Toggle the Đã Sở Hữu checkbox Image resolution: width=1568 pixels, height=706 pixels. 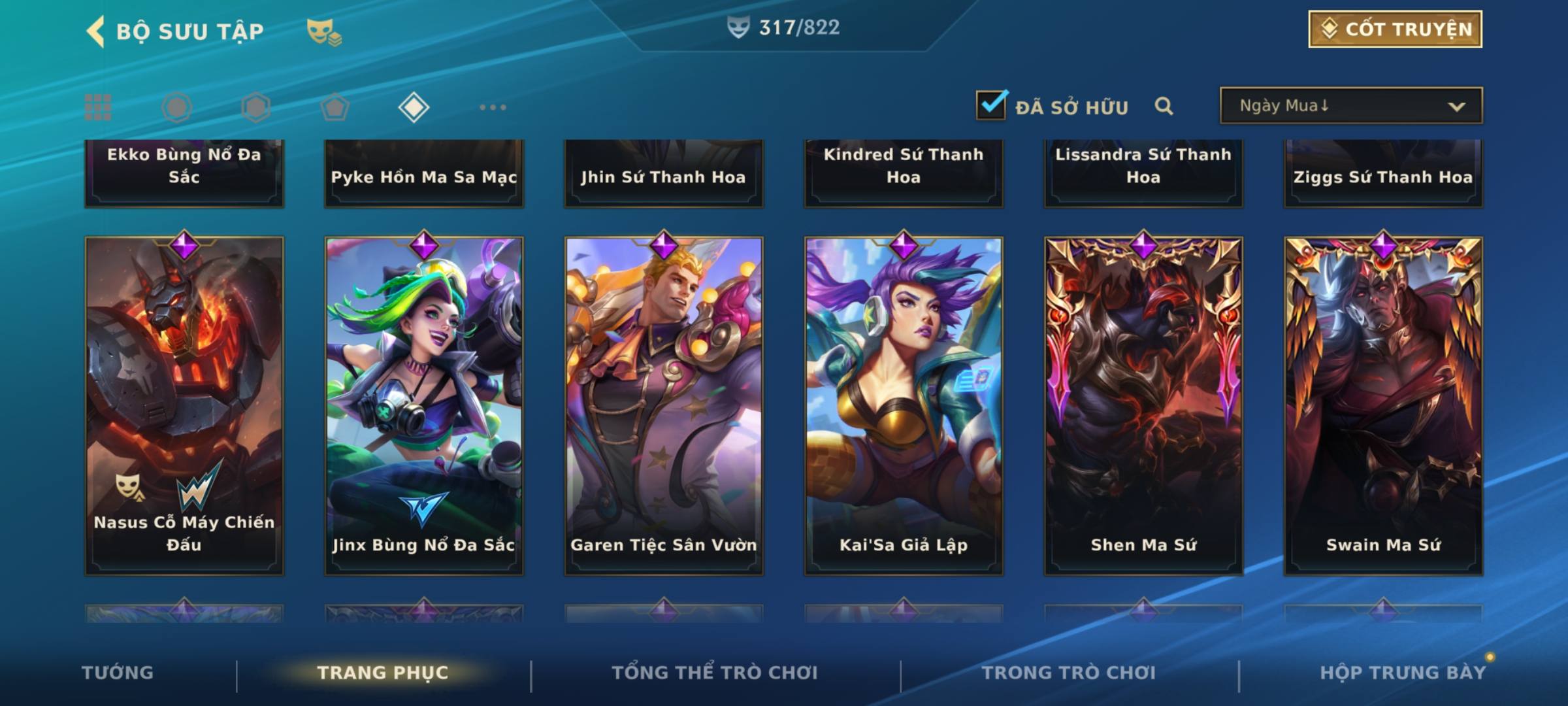(991, 105)
